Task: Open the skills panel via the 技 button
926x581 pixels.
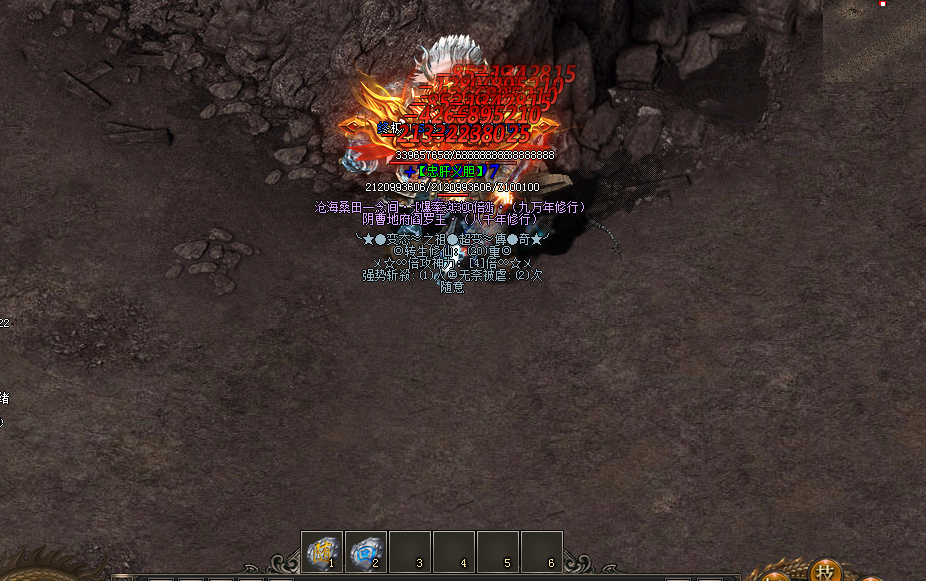Action: (x=826, y=572)
